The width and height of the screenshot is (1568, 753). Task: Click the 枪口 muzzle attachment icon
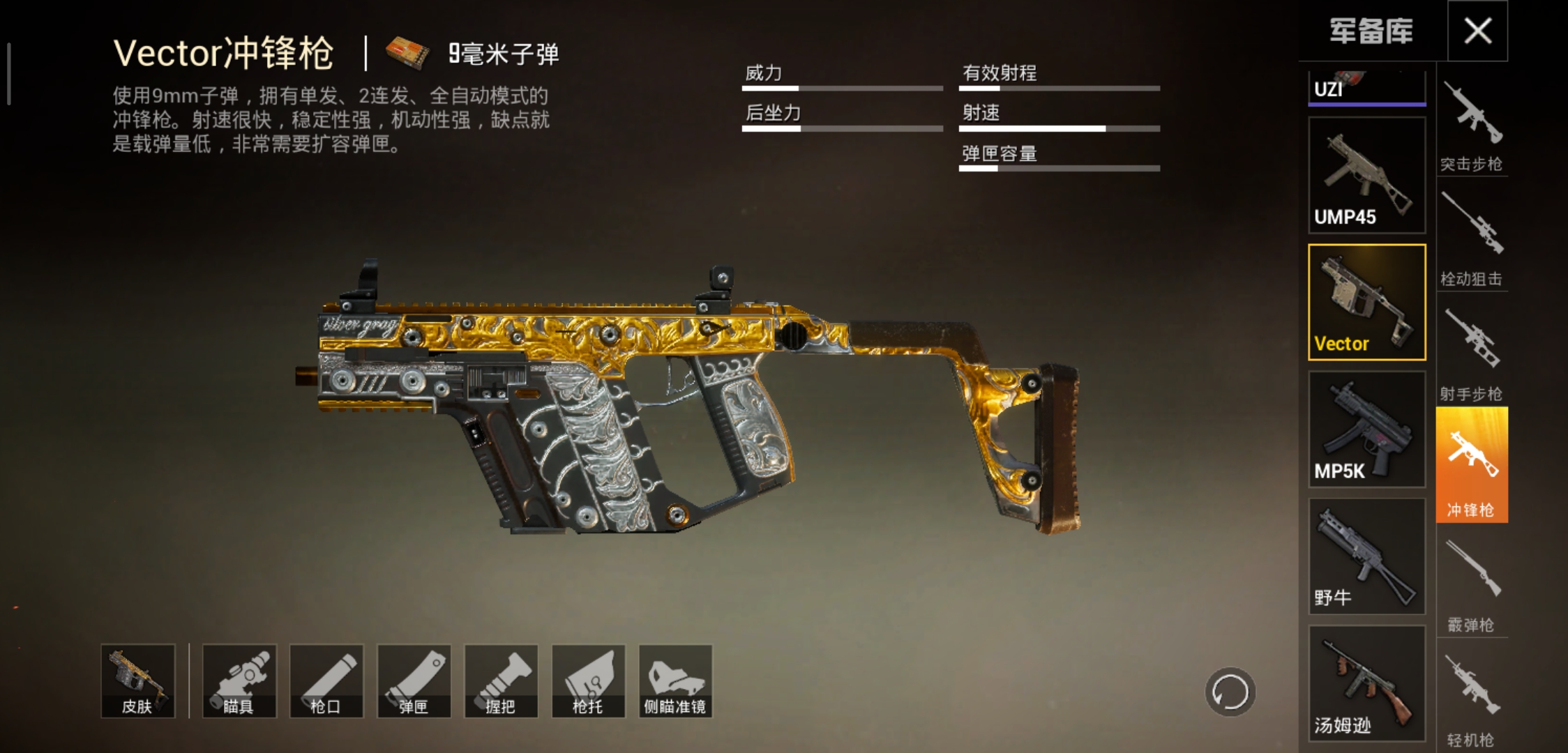point(326,680)
